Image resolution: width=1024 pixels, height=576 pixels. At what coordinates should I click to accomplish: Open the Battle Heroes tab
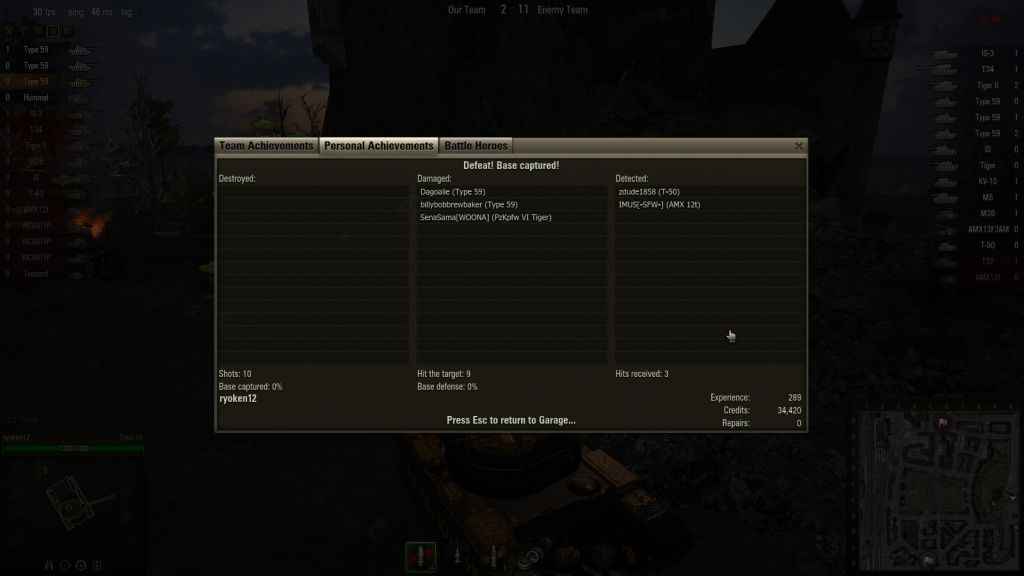476,146
